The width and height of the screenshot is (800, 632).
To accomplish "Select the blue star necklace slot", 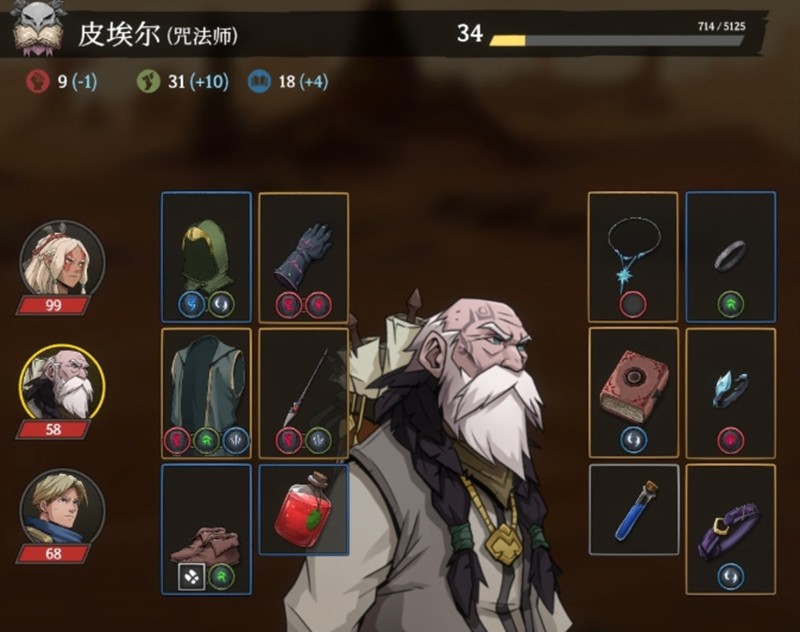I will click(632, 256).
